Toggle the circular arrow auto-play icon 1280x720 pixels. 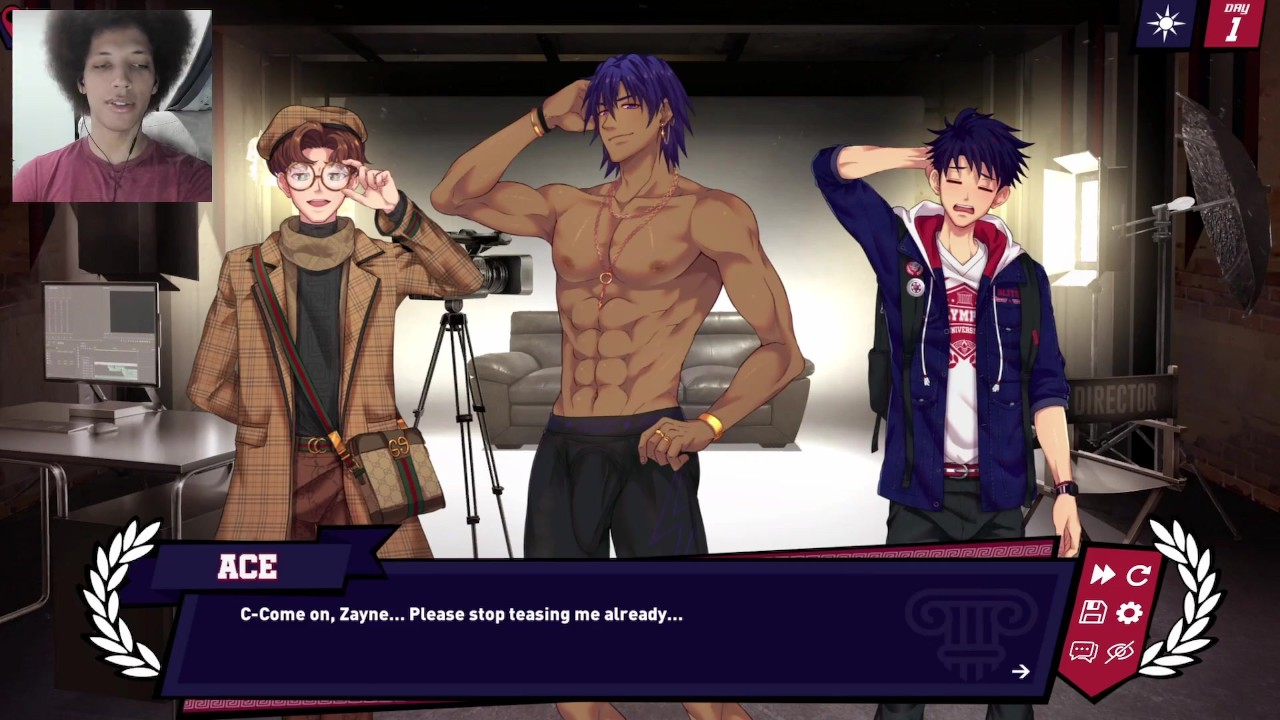click(1139, 574)
